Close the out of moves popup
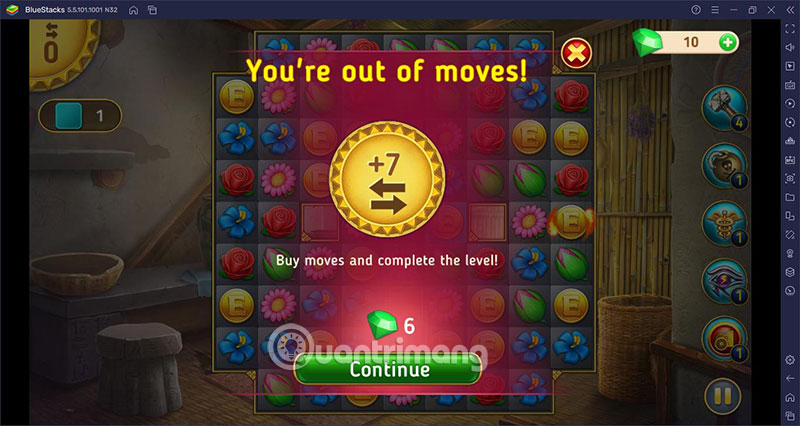This screenshot has width=800, height=426. [x=575, y=51]
